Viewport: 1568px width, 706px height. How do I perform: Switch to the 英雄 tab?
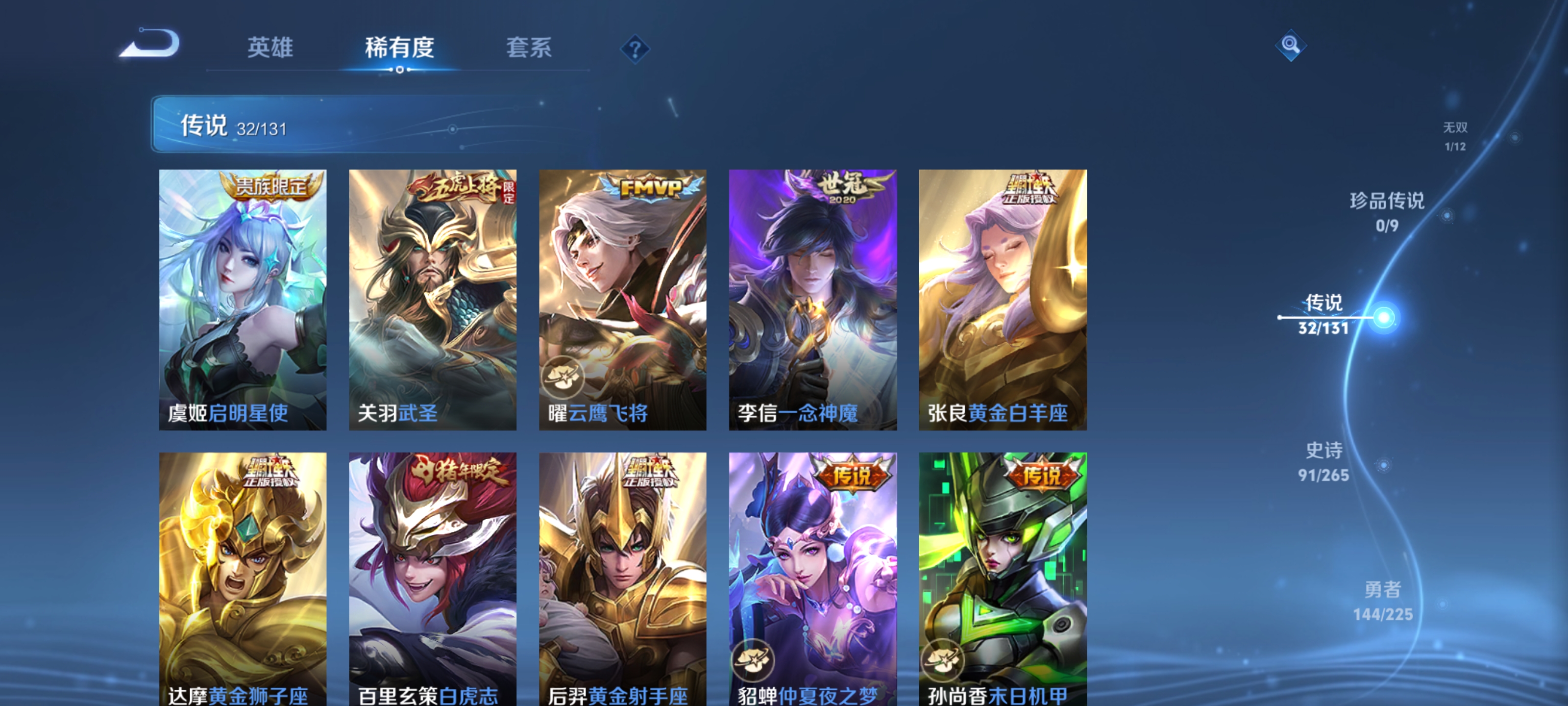pos(270,48)
